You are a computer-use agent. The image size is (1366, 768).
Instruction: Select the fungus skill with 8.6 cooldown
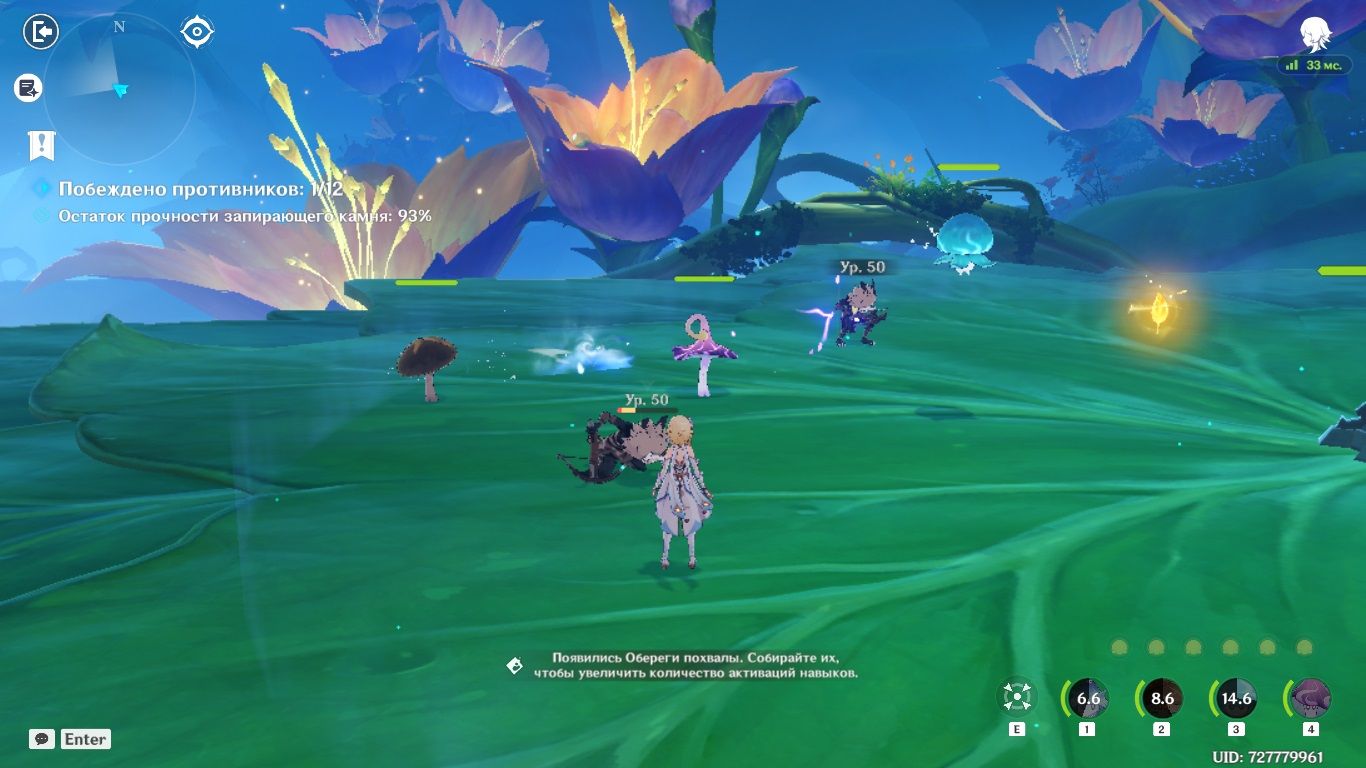pyautogui.click(x=1161, y=698)
